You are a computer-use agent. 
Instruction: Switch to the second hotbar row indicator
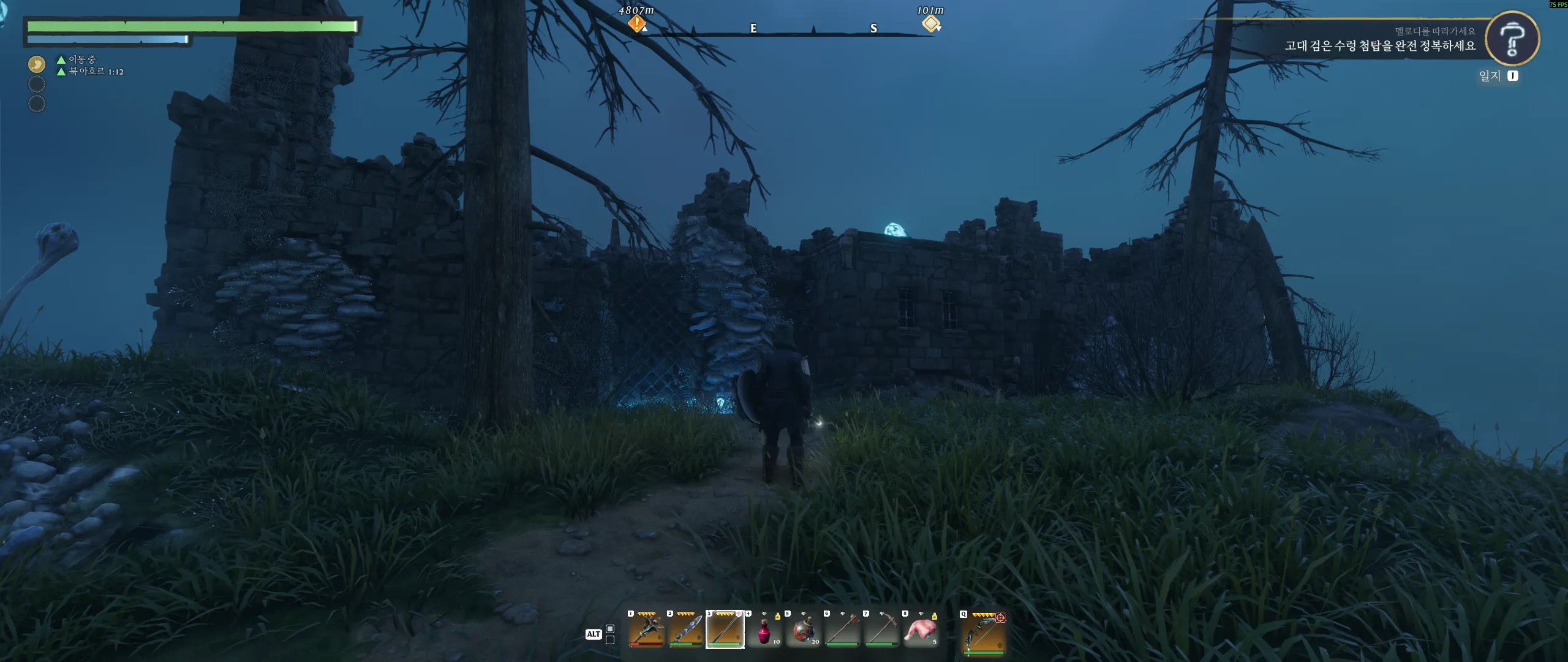click(x=610, y=640)
